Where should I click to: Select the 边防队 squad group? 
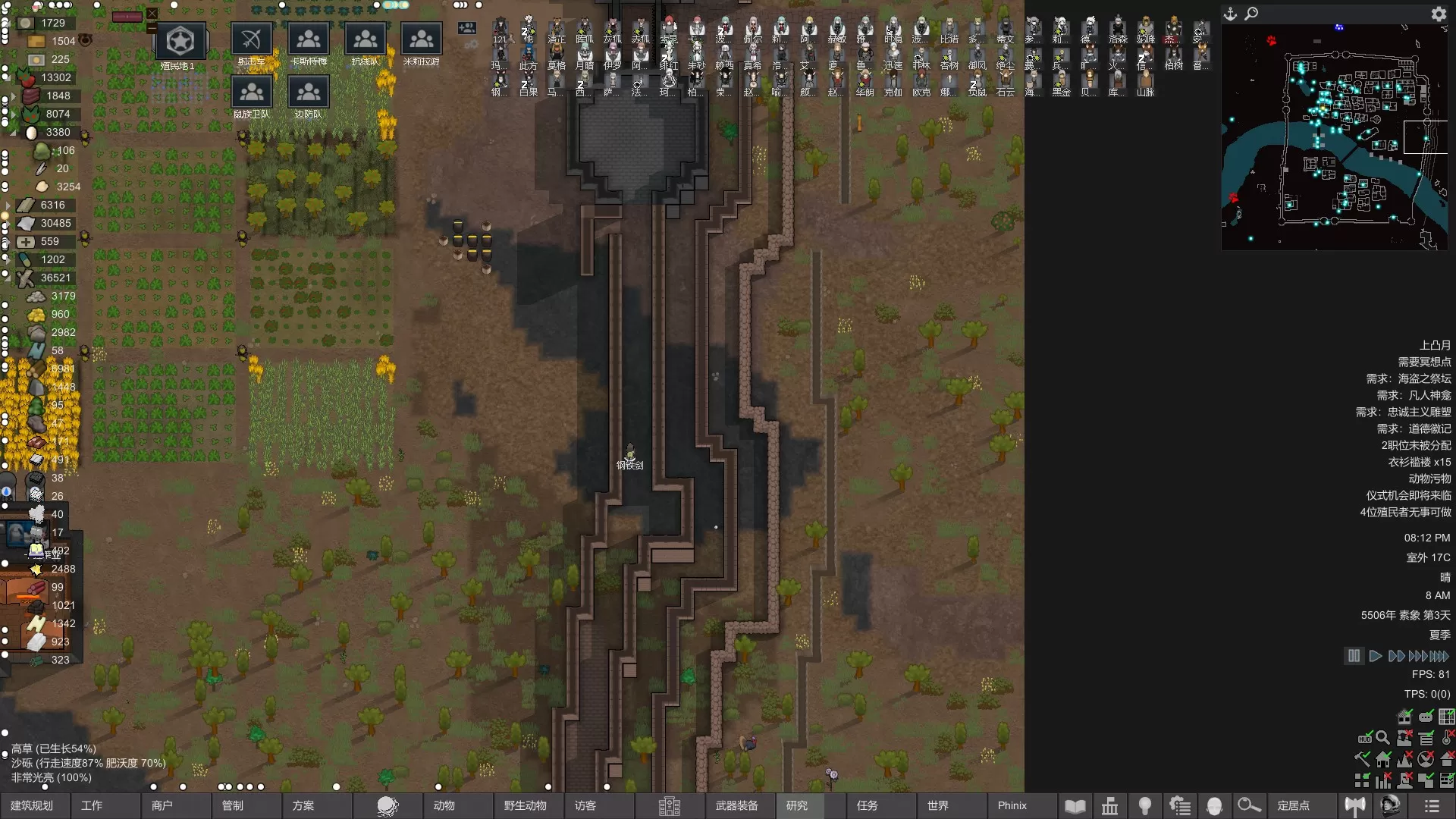309,94
